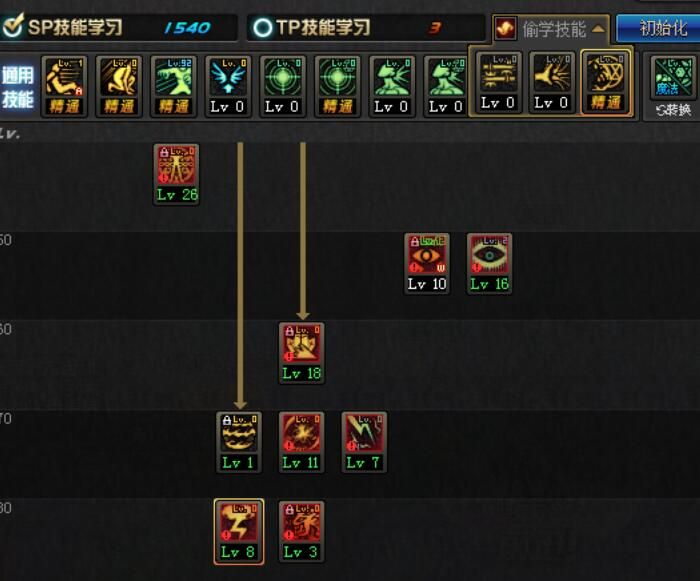Expand the 偷学技能 dropdown

click(551, 28)
